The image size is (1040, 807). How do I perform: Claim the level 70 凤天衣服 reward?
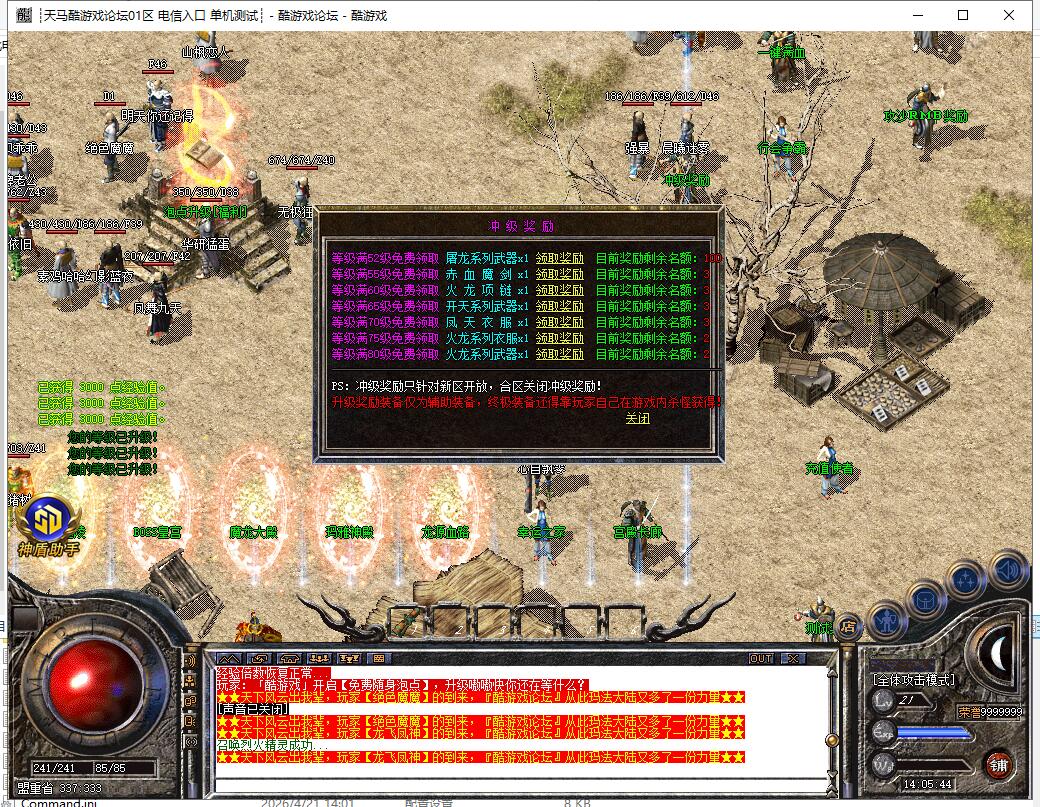pos(560,322)
